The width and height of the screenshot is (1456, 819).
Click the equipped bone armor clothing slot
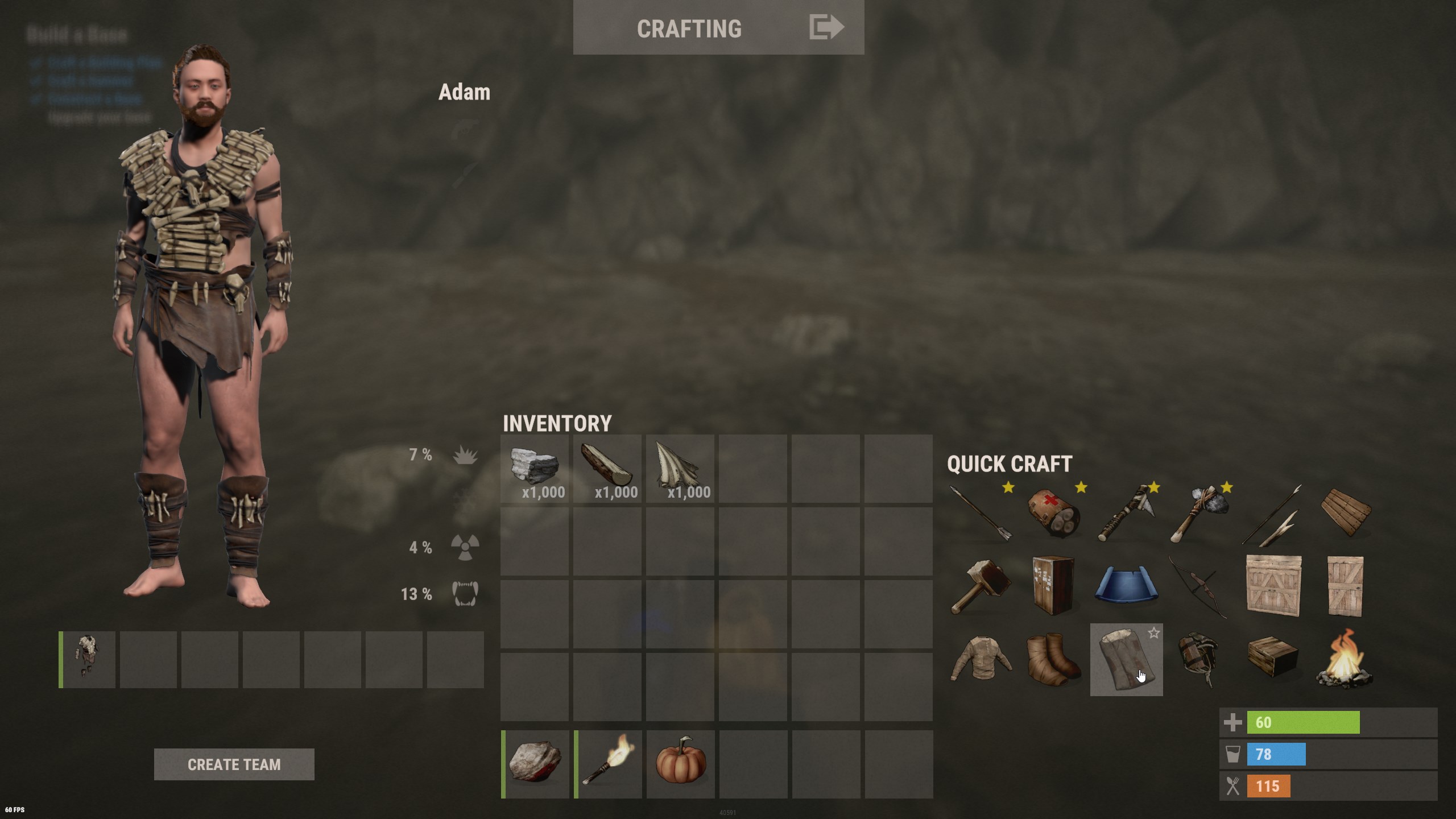88,659
